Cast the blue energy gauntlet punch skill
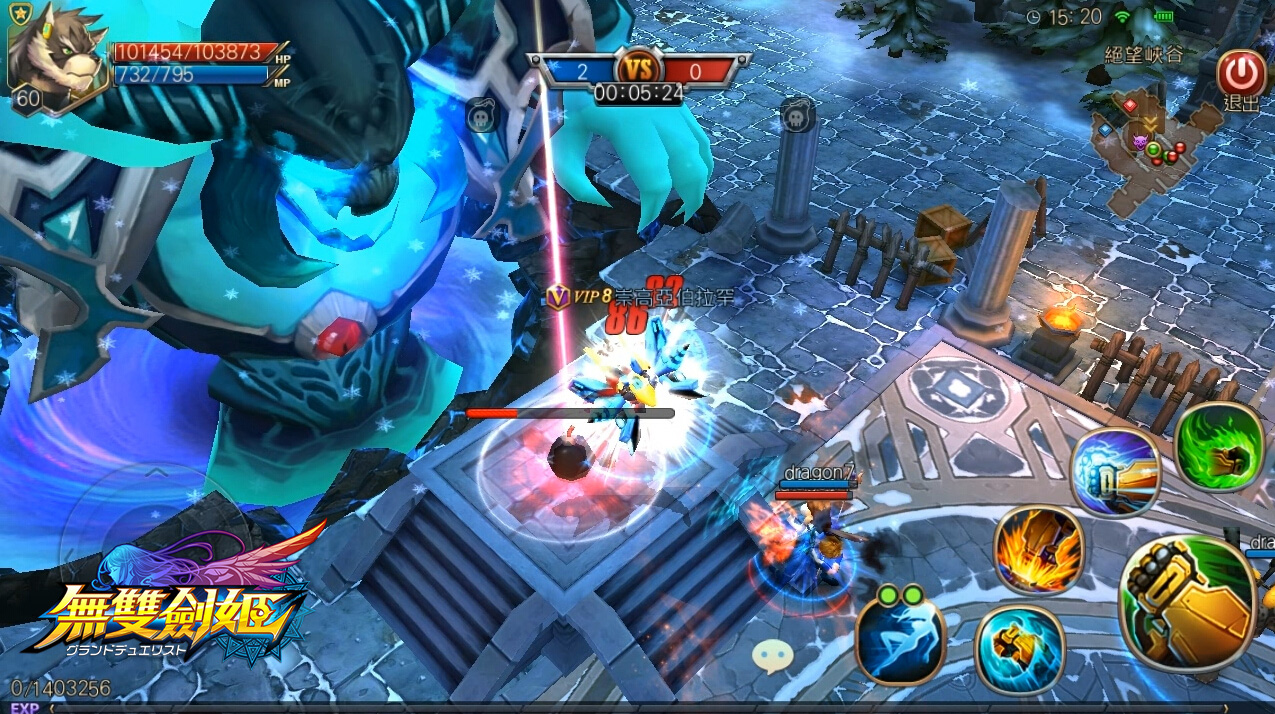1275x714 pixels. pyautogui.click(x=1115, y=472)
